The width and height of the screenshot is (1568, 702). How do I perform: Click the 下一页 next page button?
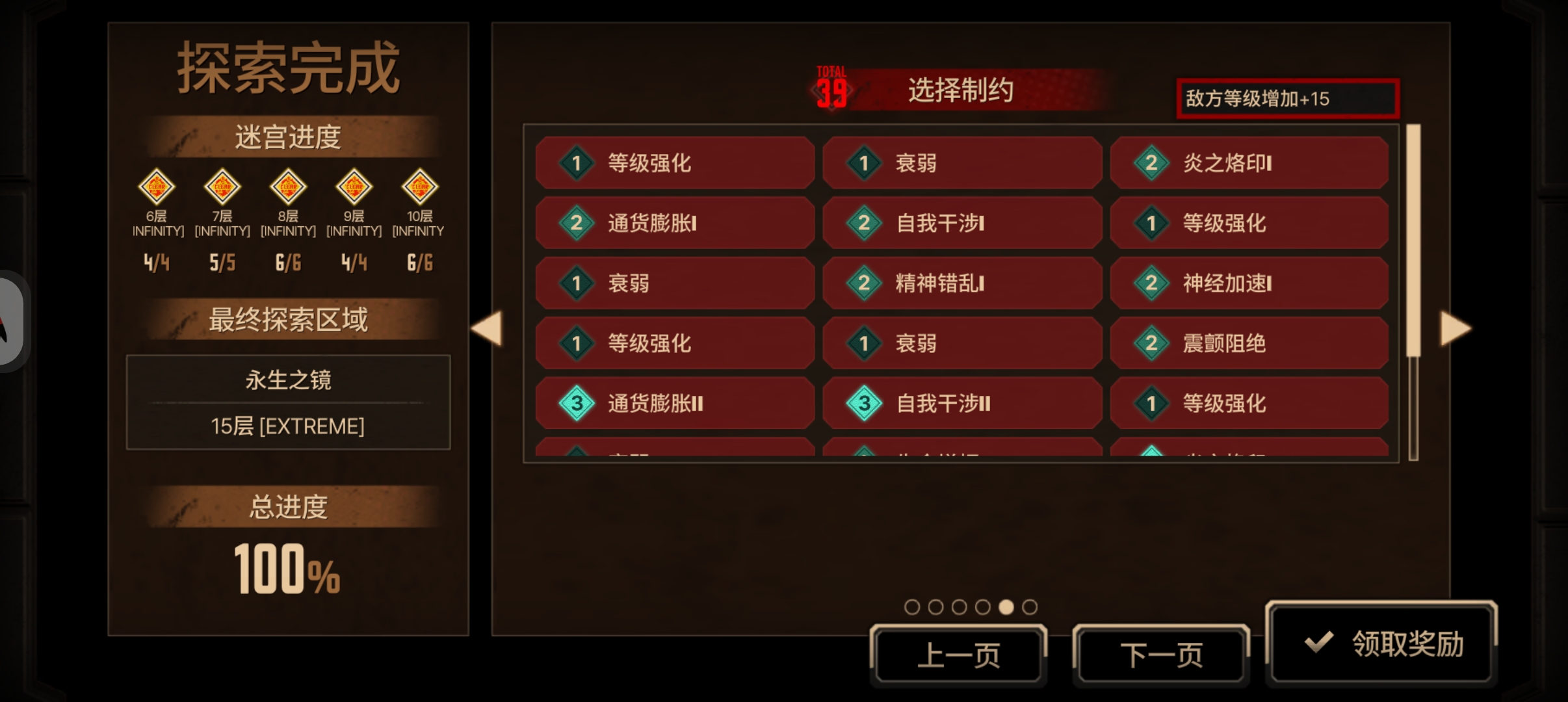pos(1162,655)
